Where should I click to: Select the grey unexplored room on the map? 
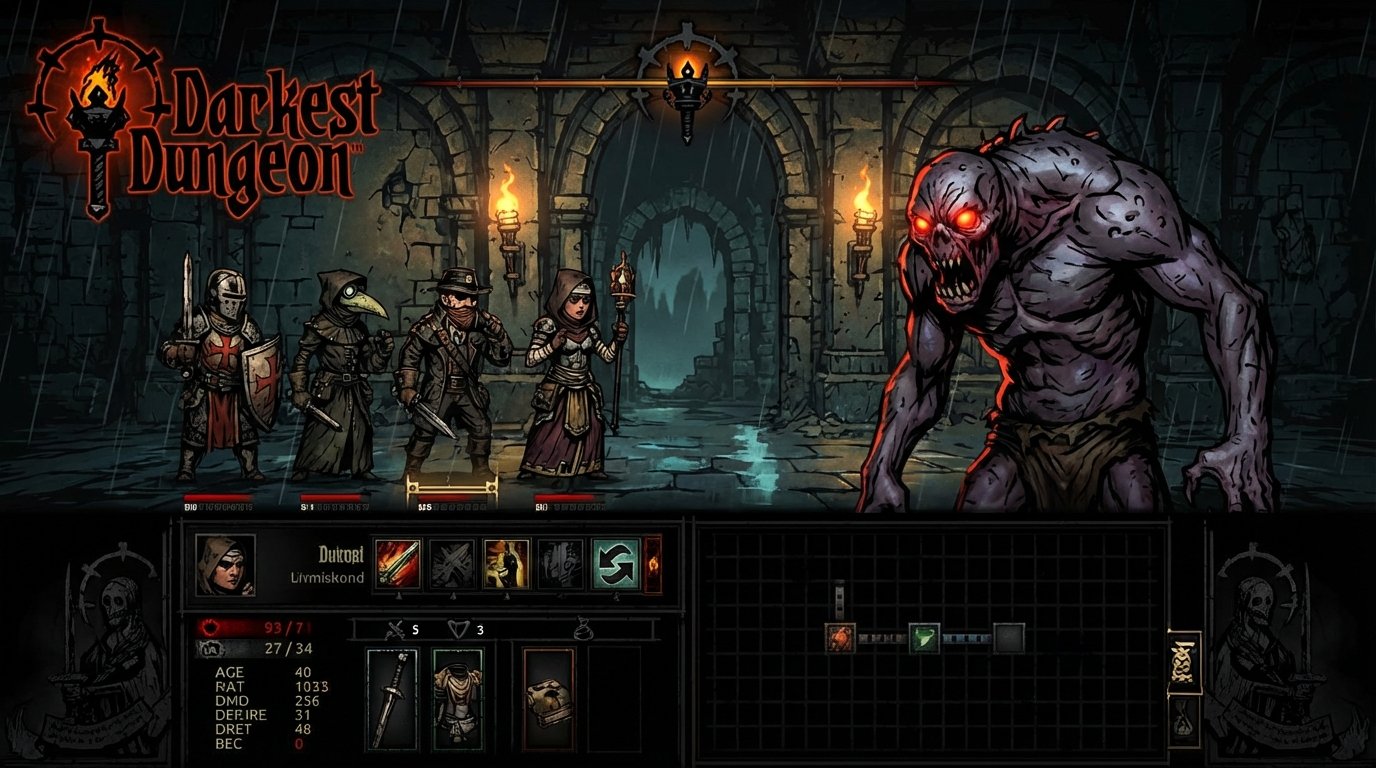click(1010, 637)
